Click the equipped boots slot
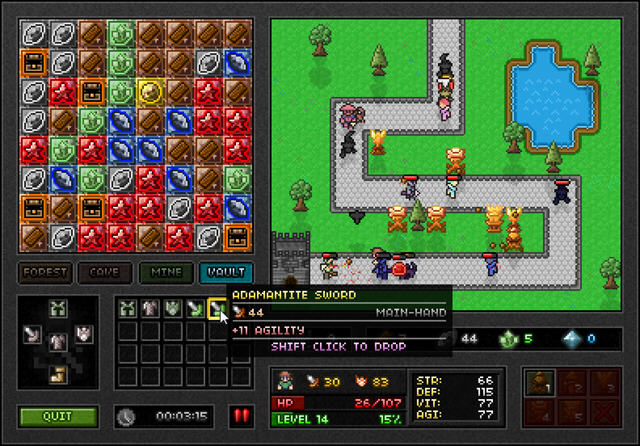 [x=58, y=374]
